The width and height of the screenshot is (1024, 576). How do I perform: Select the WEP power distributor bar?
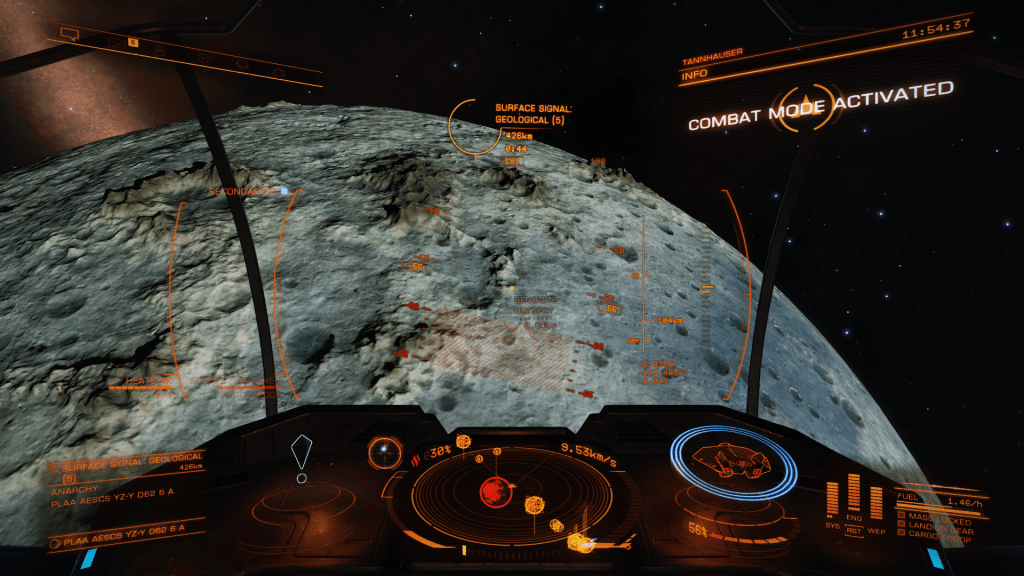coord(876,502)
